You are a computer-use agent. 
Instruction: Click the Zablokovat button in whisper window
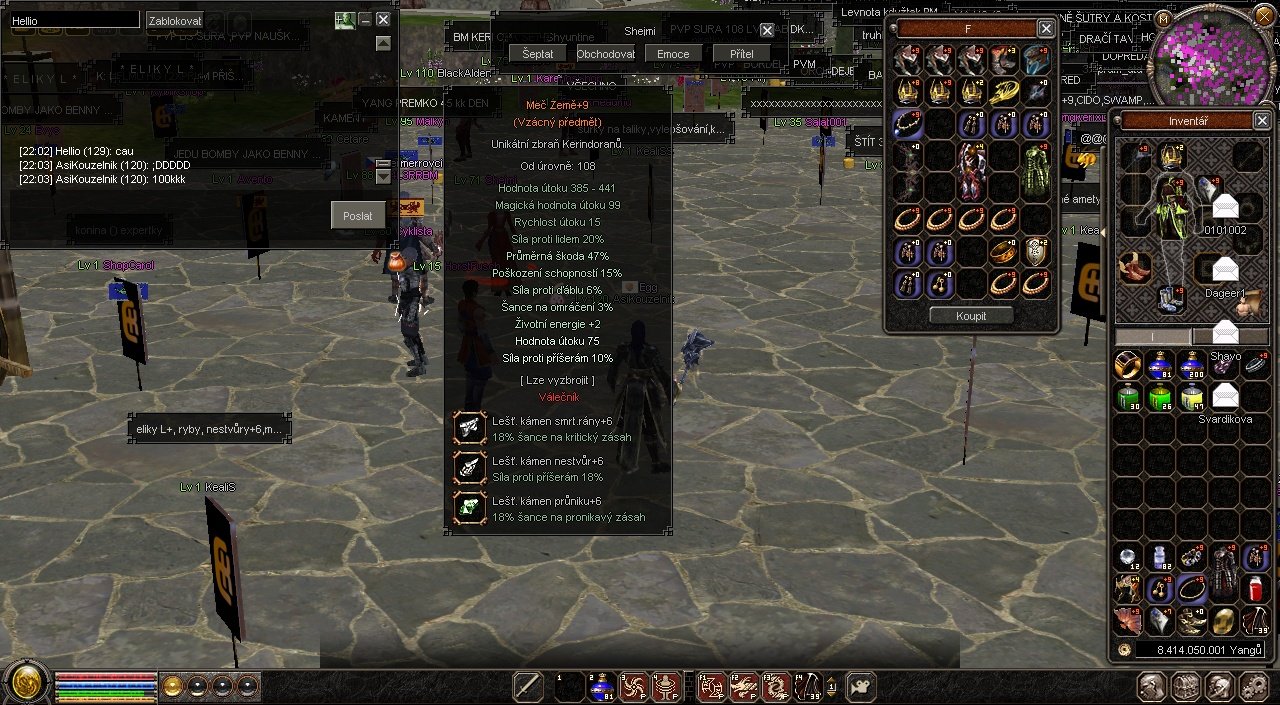point(174,20)
